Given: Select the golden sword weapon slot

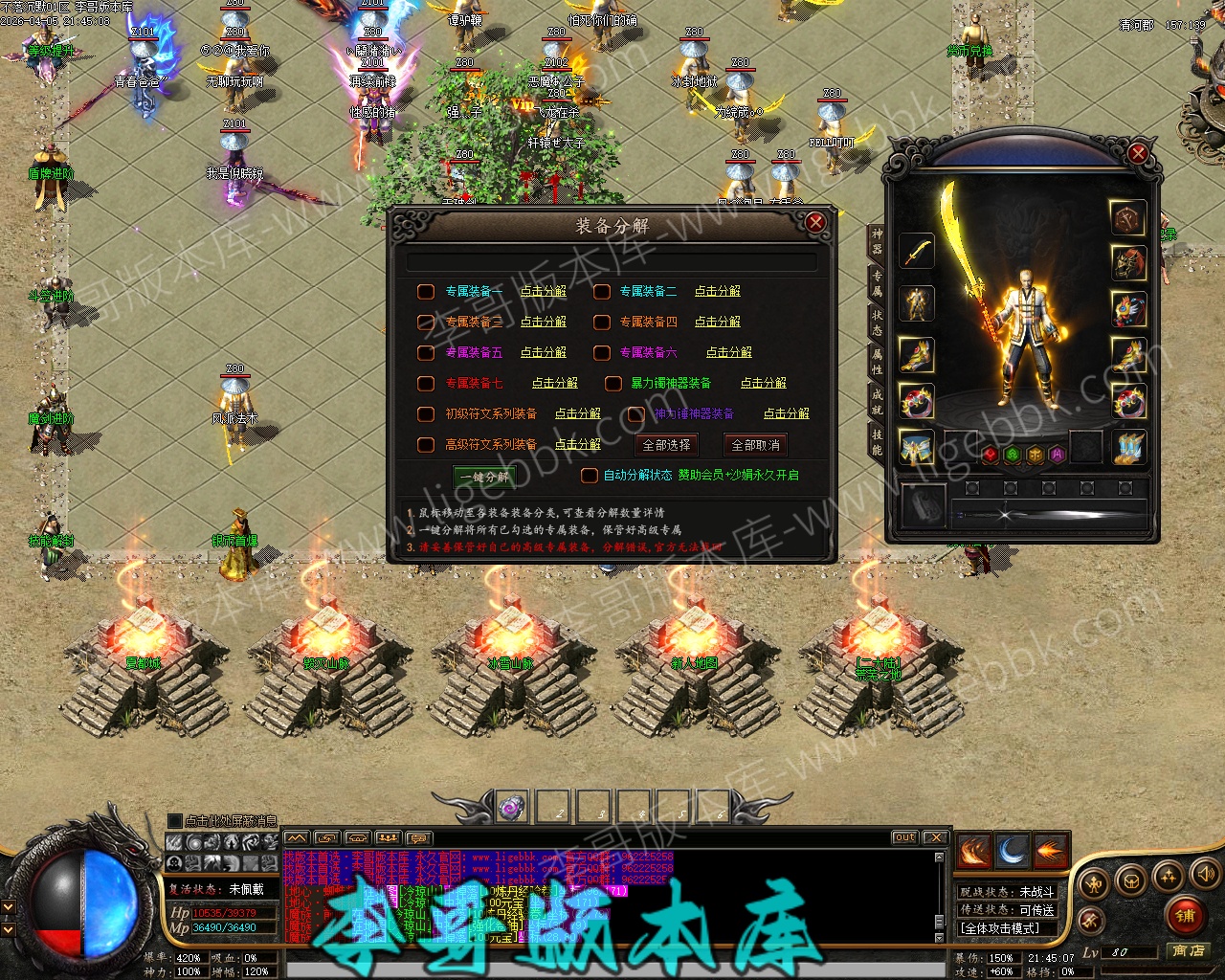Looking at the screenshot, I should click(x=917, y=252).
